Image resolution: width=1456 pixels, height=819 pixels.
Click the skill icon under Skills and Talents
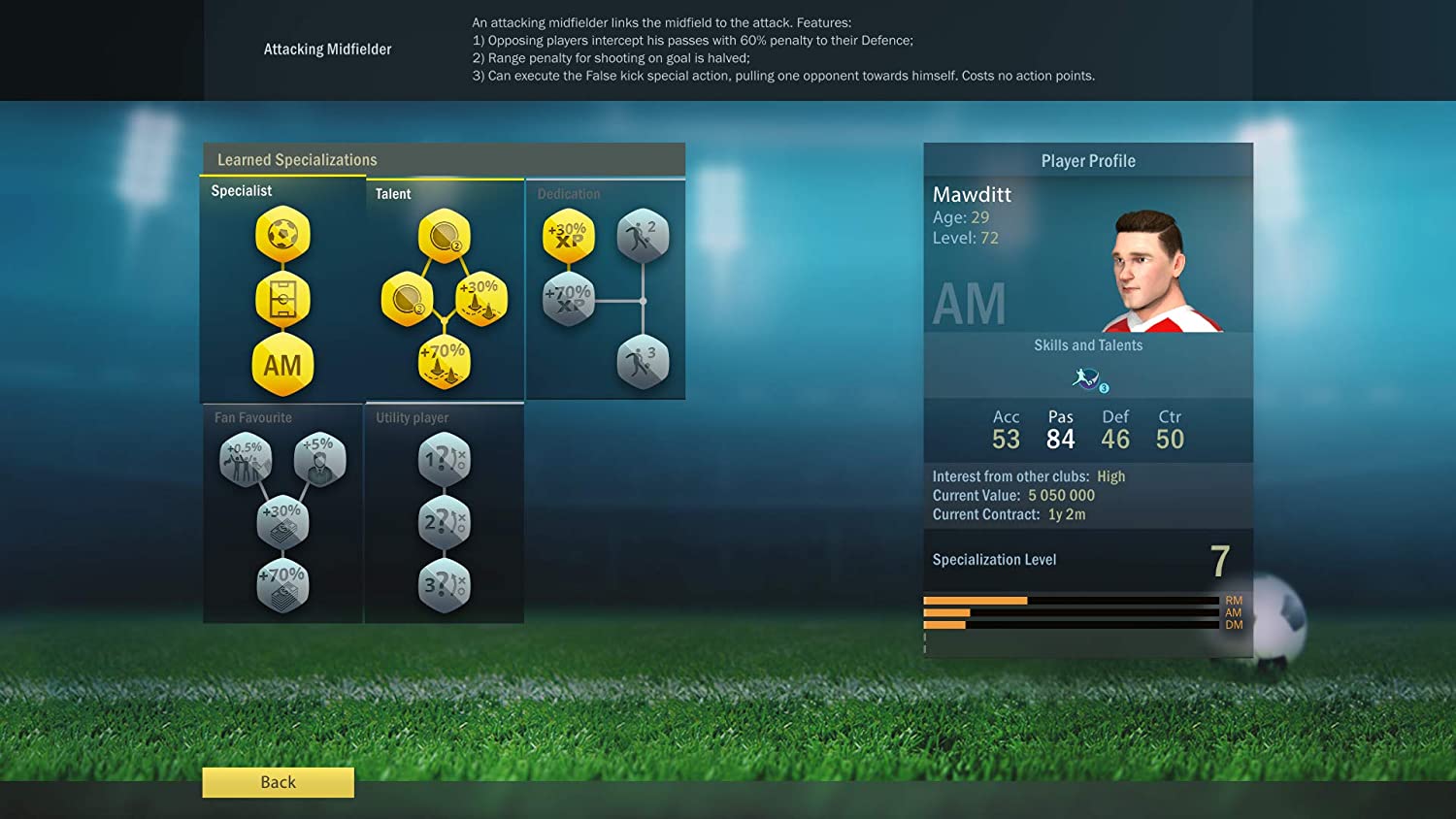pyautogui.click(x=1088, y=378)
